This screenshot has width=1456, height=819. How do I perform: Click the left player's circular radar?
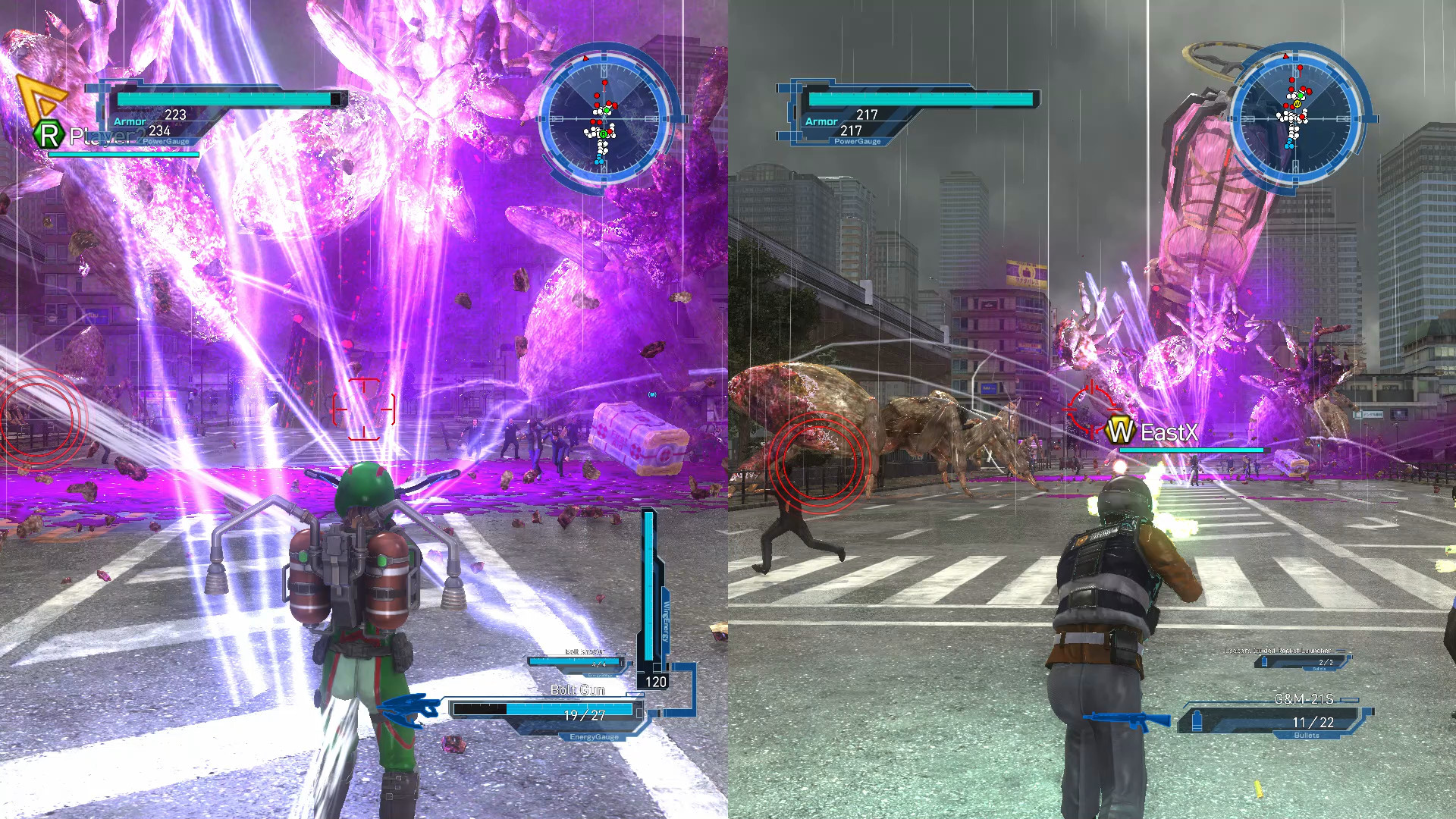coord(604,119)
